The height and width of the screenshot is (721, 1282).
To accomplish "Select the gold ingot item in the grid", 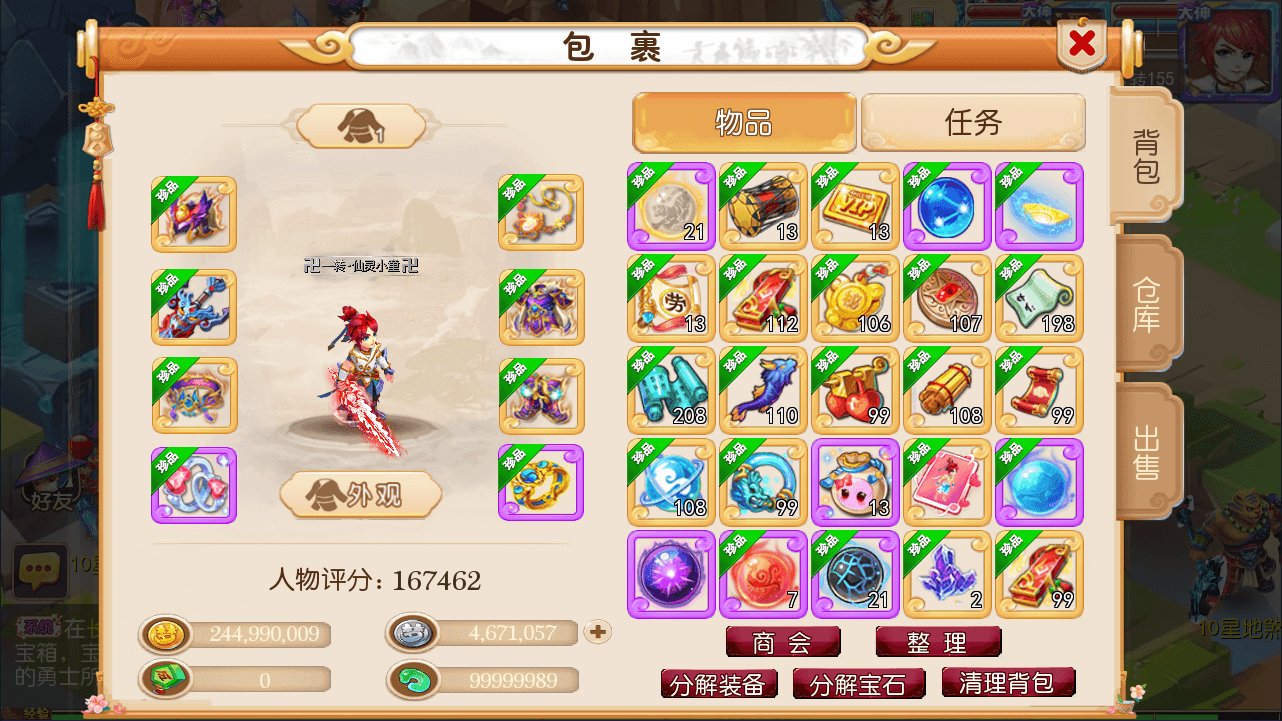I will tap(1039, 206).
